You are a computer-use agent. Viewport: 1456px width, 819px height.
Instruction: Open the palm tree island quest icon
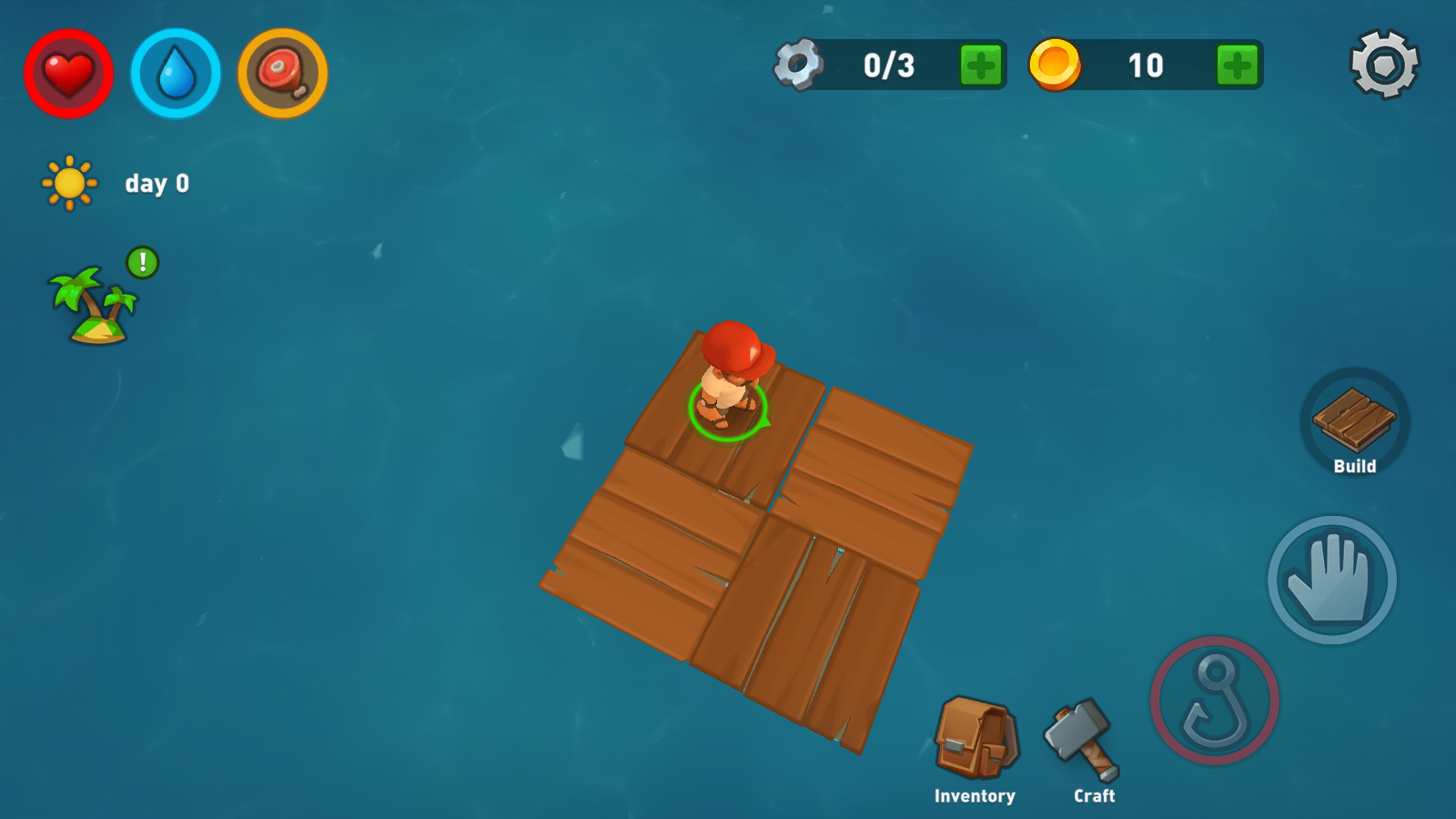click(96, 305)
